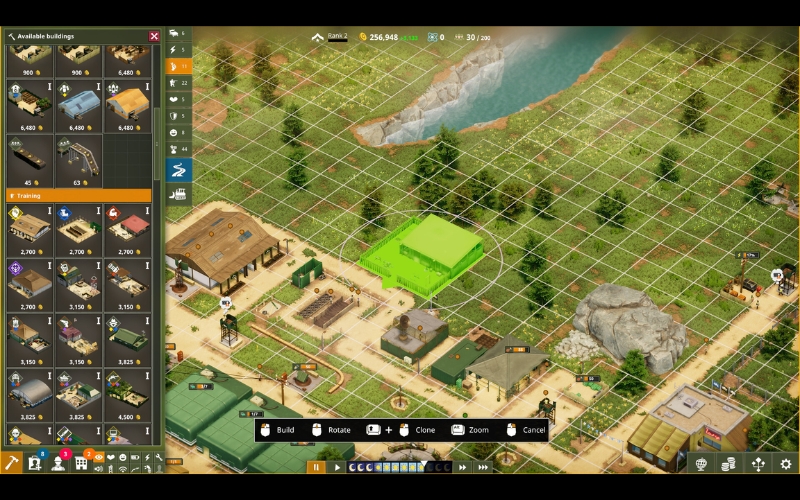Set game speed to fastest
This screenshot has height=500, width=800.
click(484, 466)
